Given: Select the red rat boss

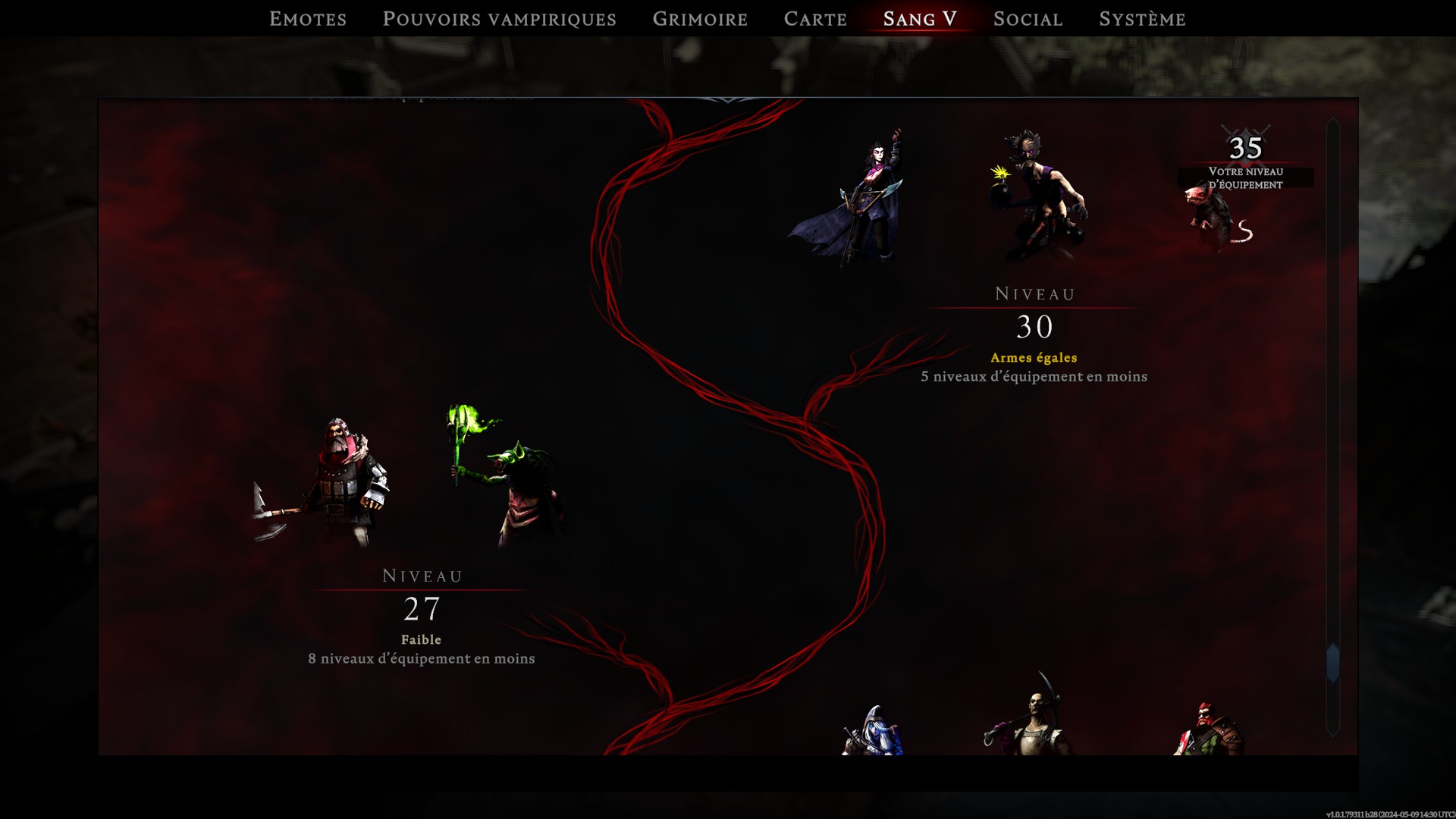Looking at the screenshot, I should point(1217,218).
